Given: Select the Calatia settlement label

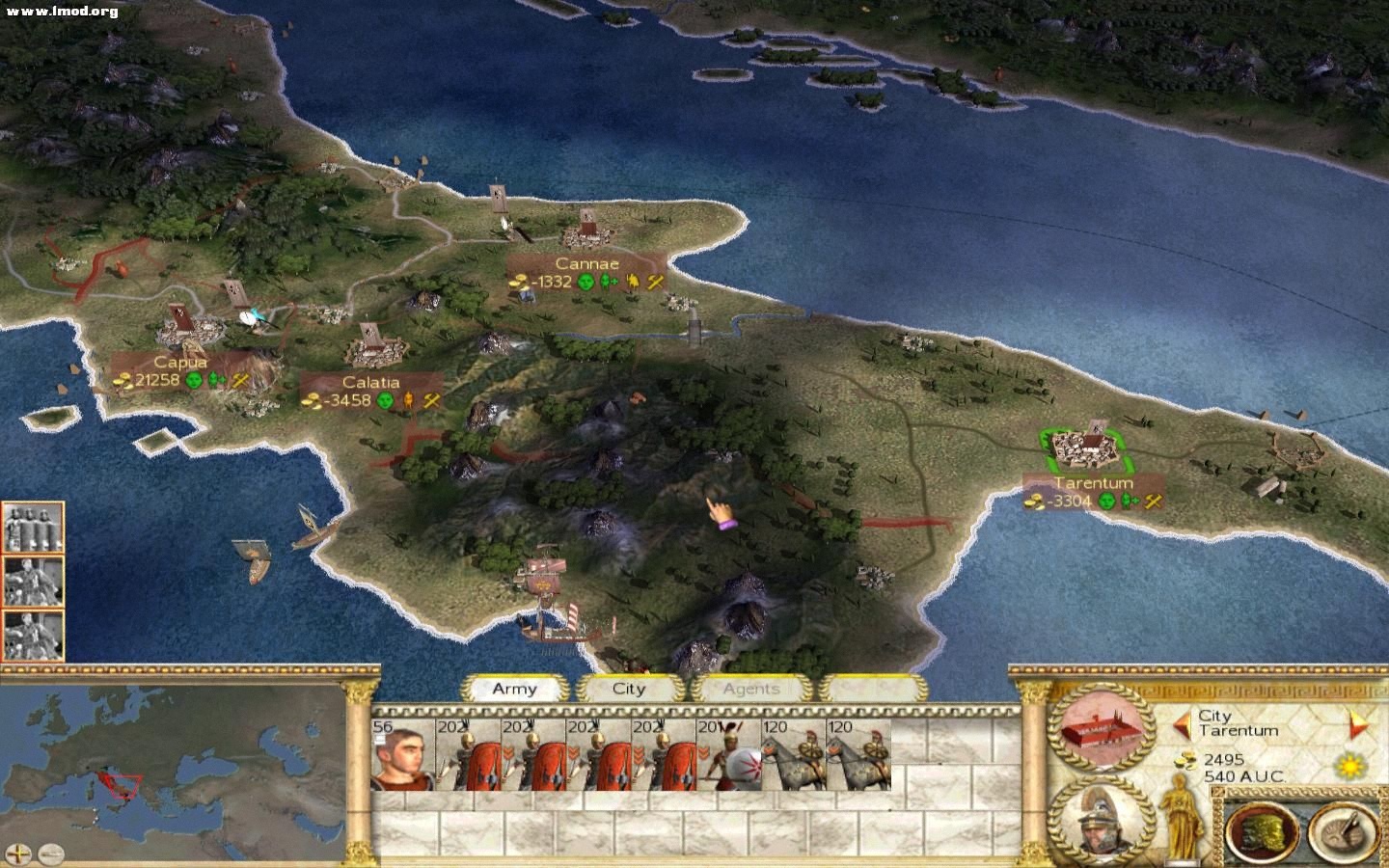Looking at the screenshot, I should [x=370, y=383].
